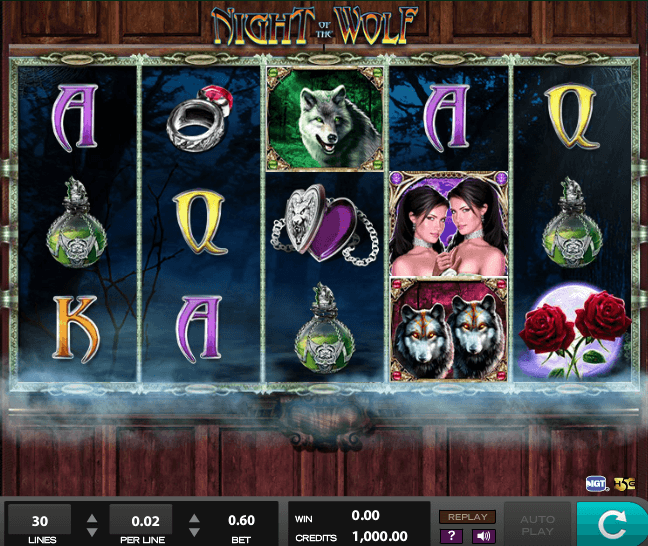Lower the per line bet amount

click(192, 532)
